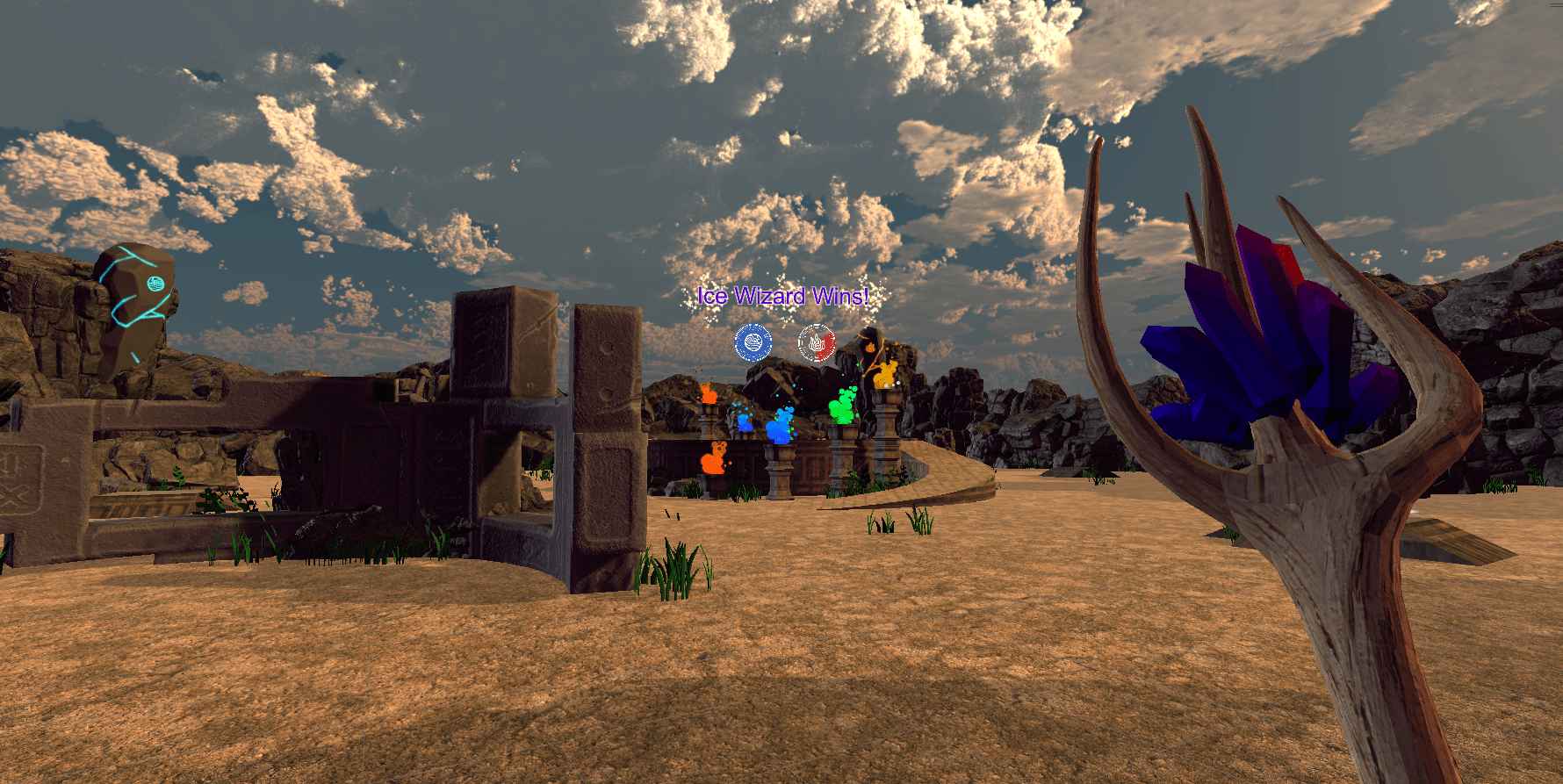Click the water symbol carved on the rune stone
The image size is (1563, 784).
pos(156,284)
